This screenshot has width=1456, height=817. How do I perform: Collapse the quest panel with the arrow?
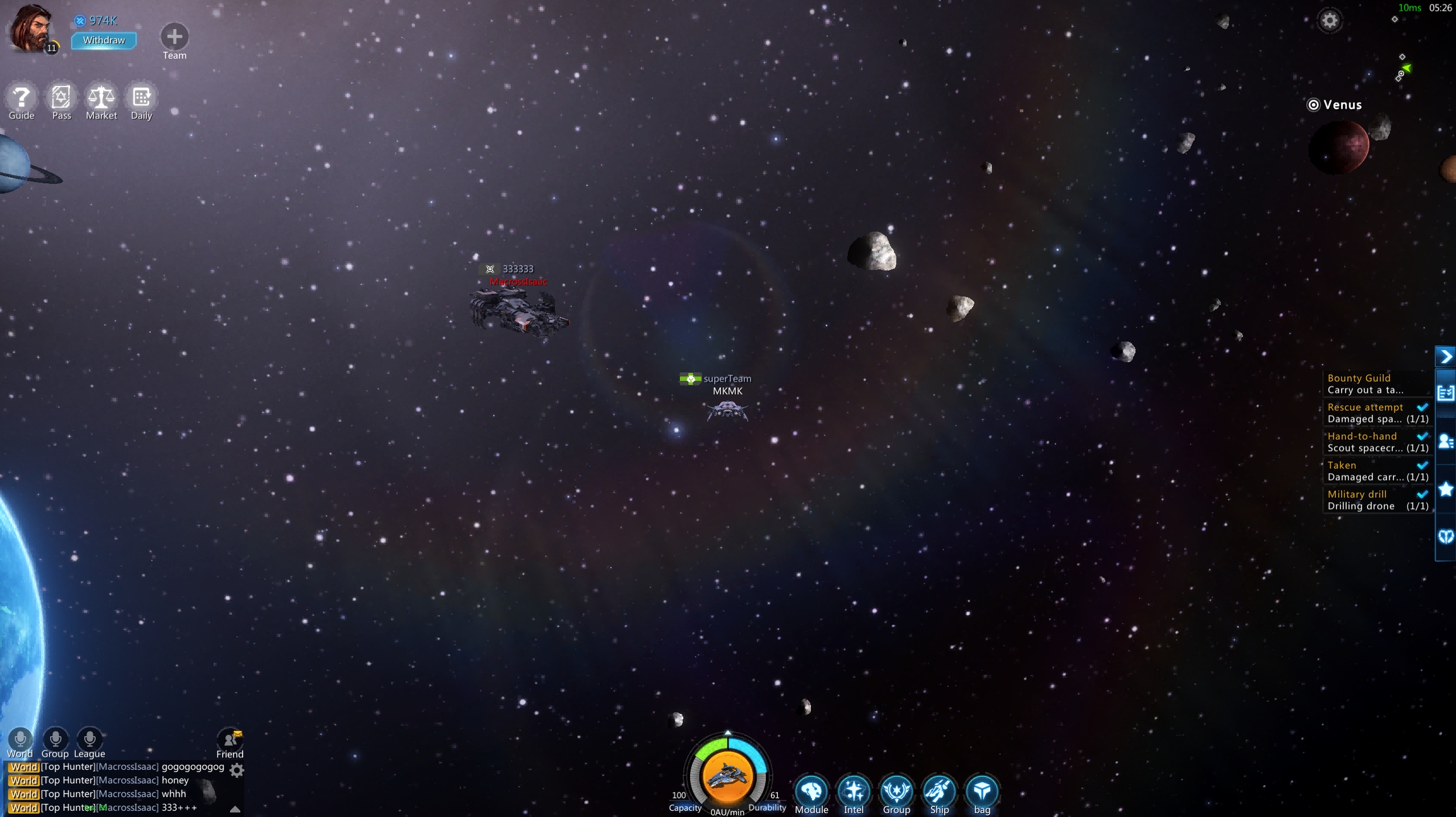click(1445, 357)
